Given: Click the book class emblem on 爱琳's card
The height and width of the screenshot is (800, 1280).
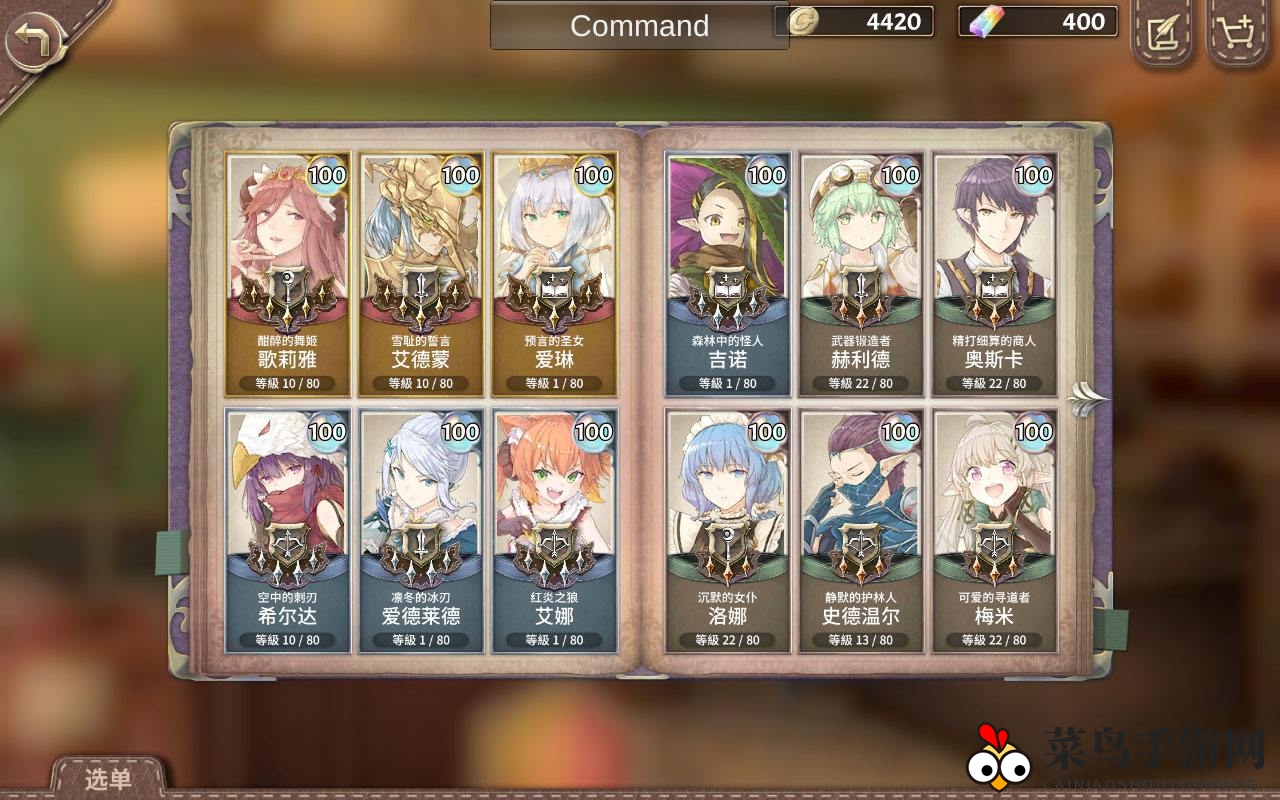Looking at the screenshot, I should click(557, 290).
